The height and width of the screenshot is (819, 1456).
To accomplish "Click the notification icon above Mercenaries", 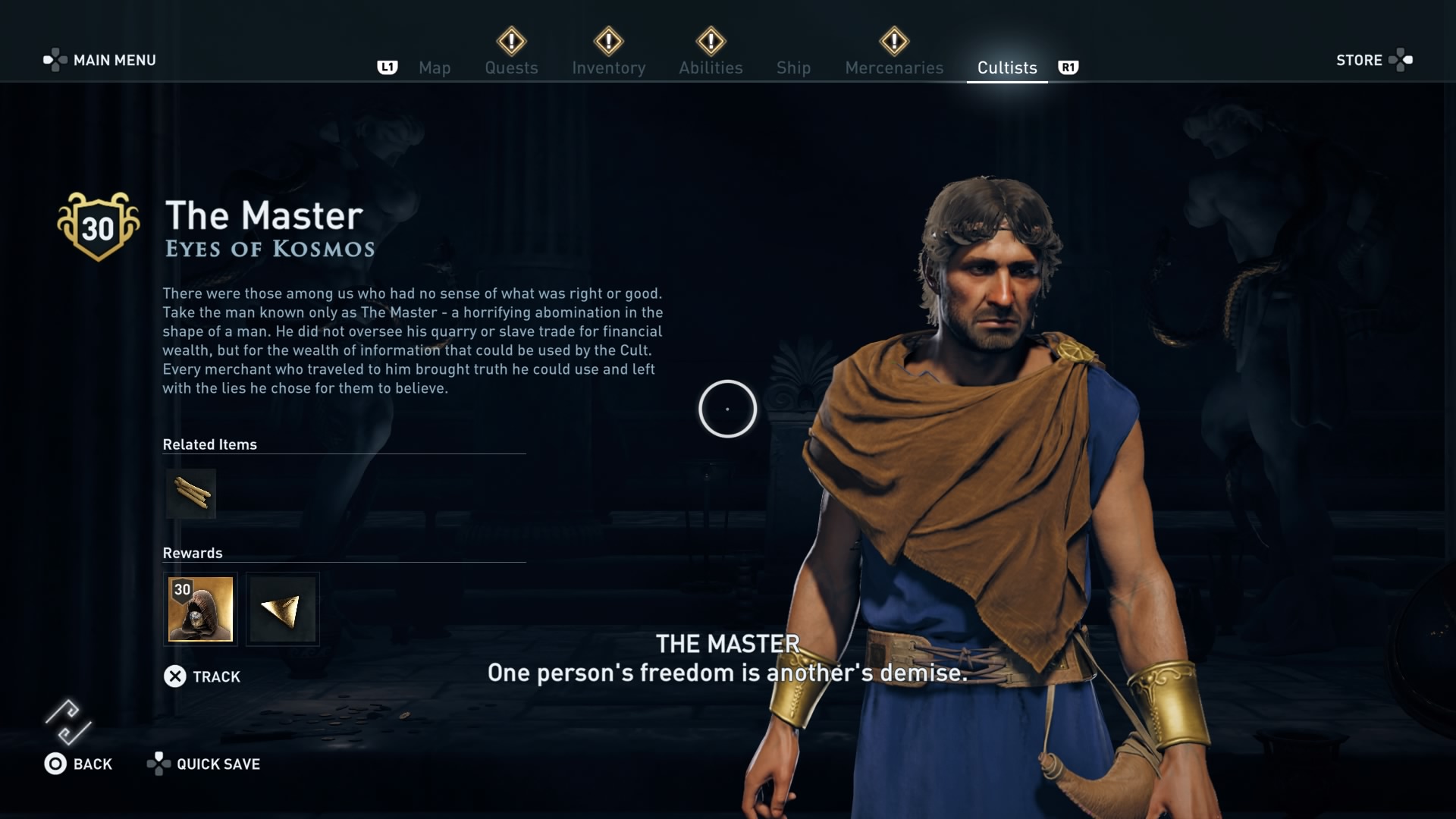I will coord(893,42).
